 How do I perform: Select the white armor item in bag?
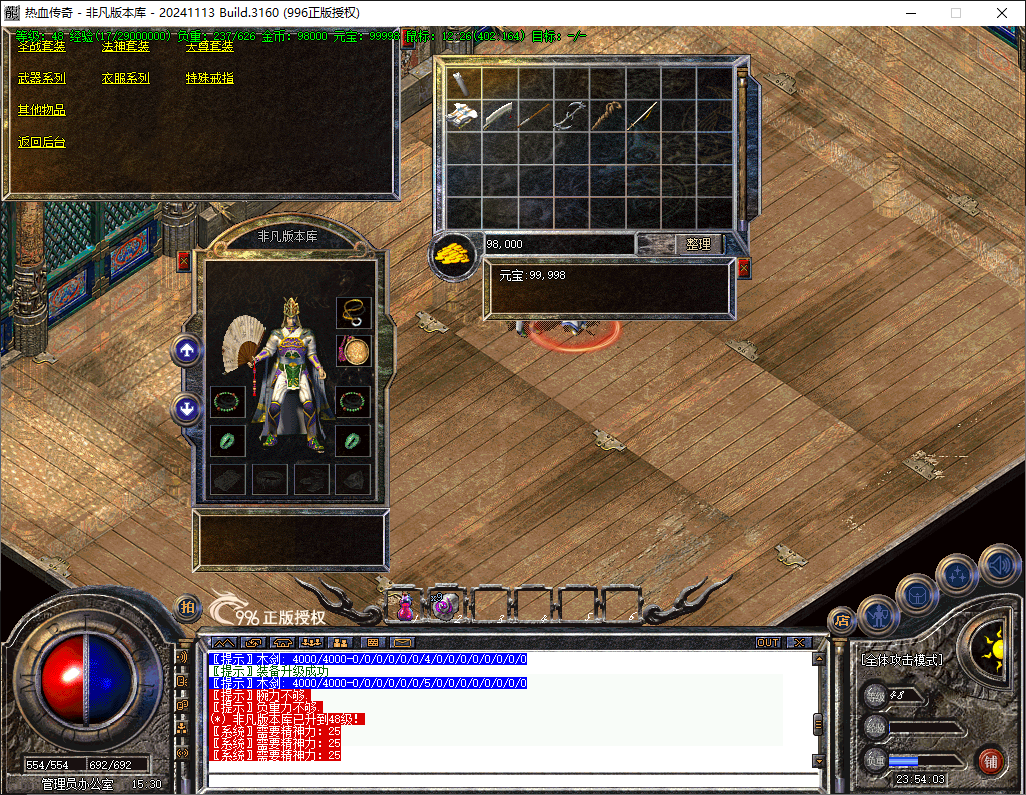coord(462,115)
